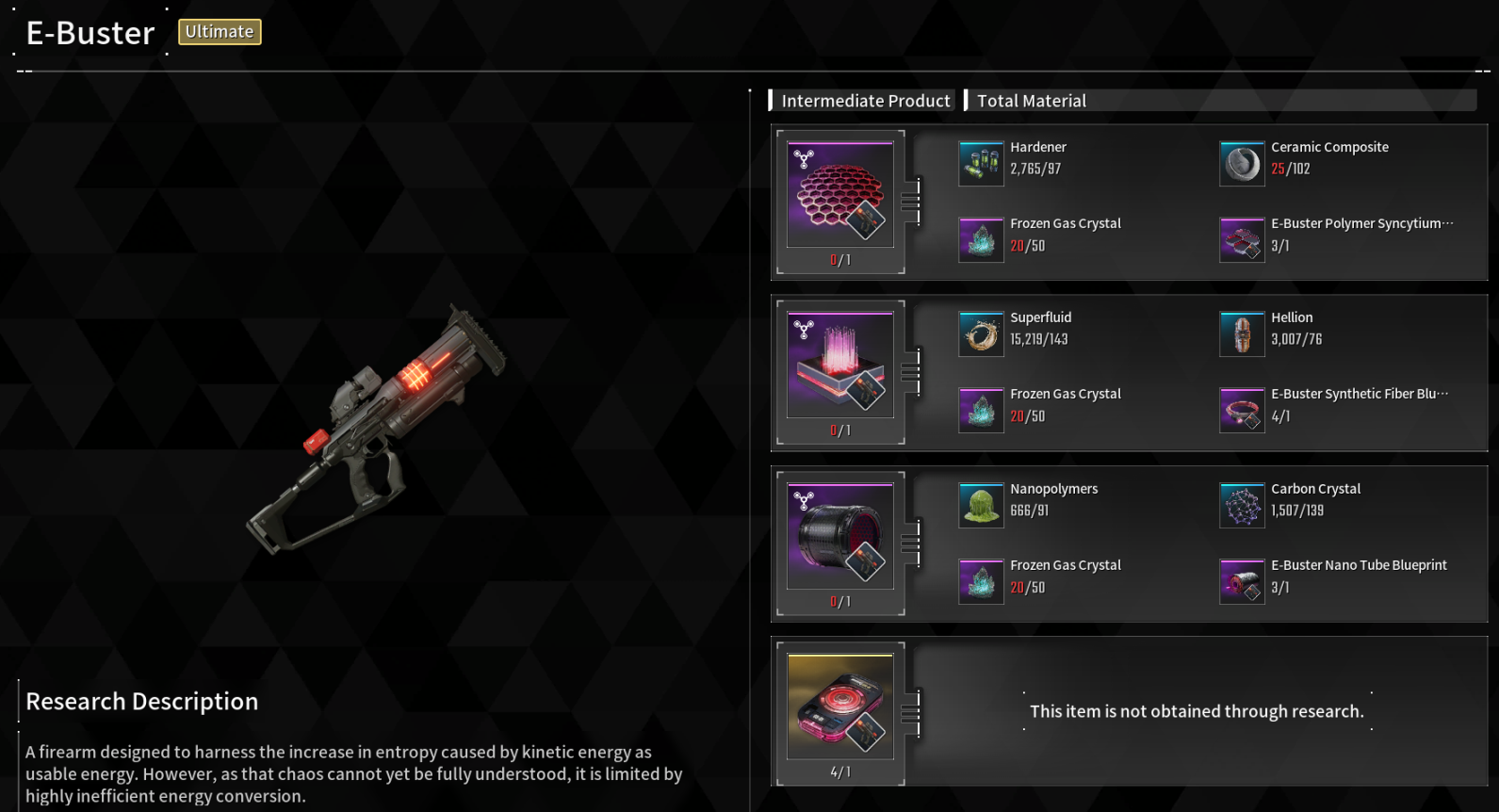Choose the black Nano Tube intermediate product
Image resolution: width=1499 pixels, height=812 pixels.
[839, 537]
